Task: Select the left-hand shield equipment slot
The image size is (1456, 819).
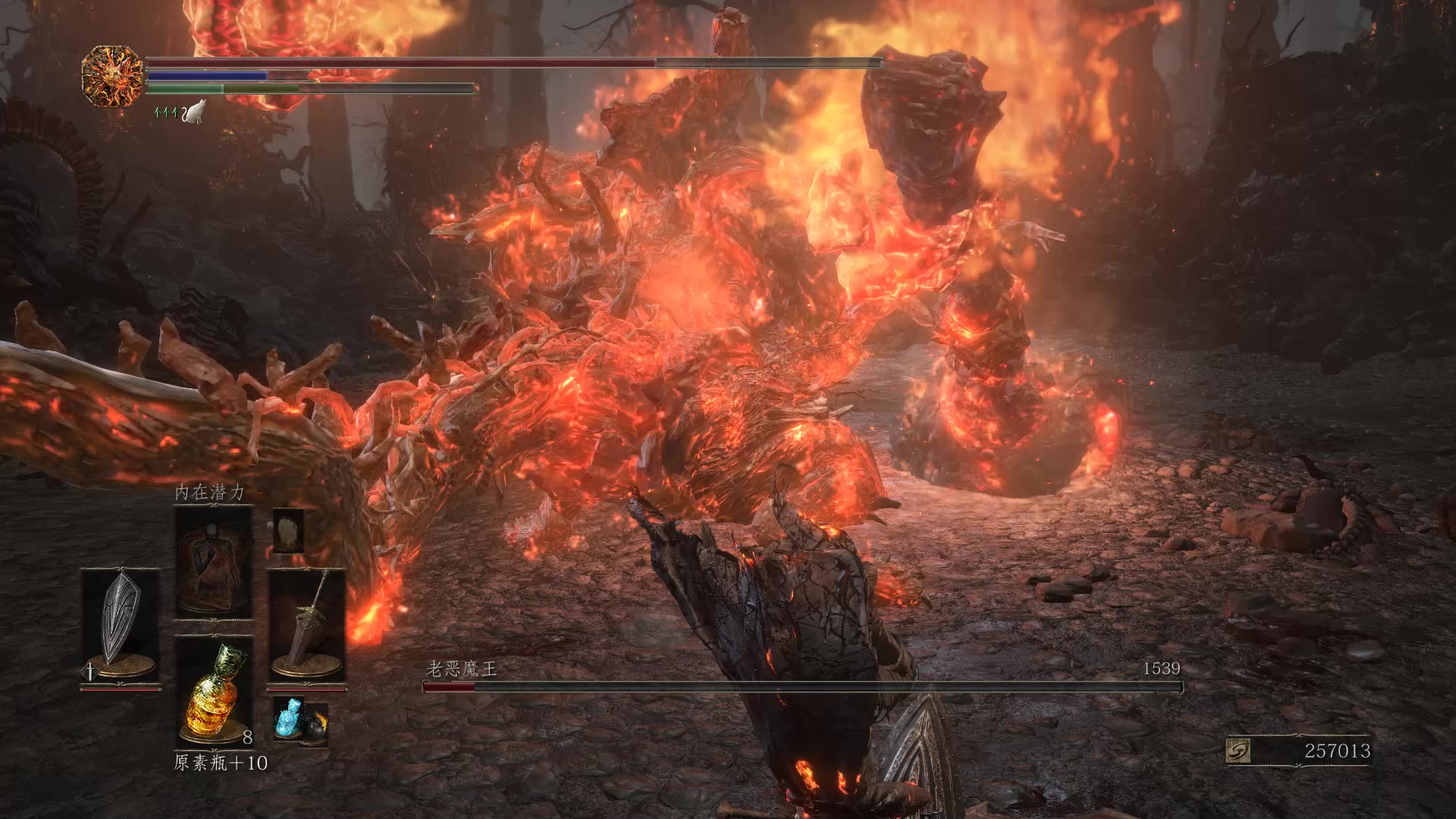Action: pyautogui.click(x=120, y=623)
